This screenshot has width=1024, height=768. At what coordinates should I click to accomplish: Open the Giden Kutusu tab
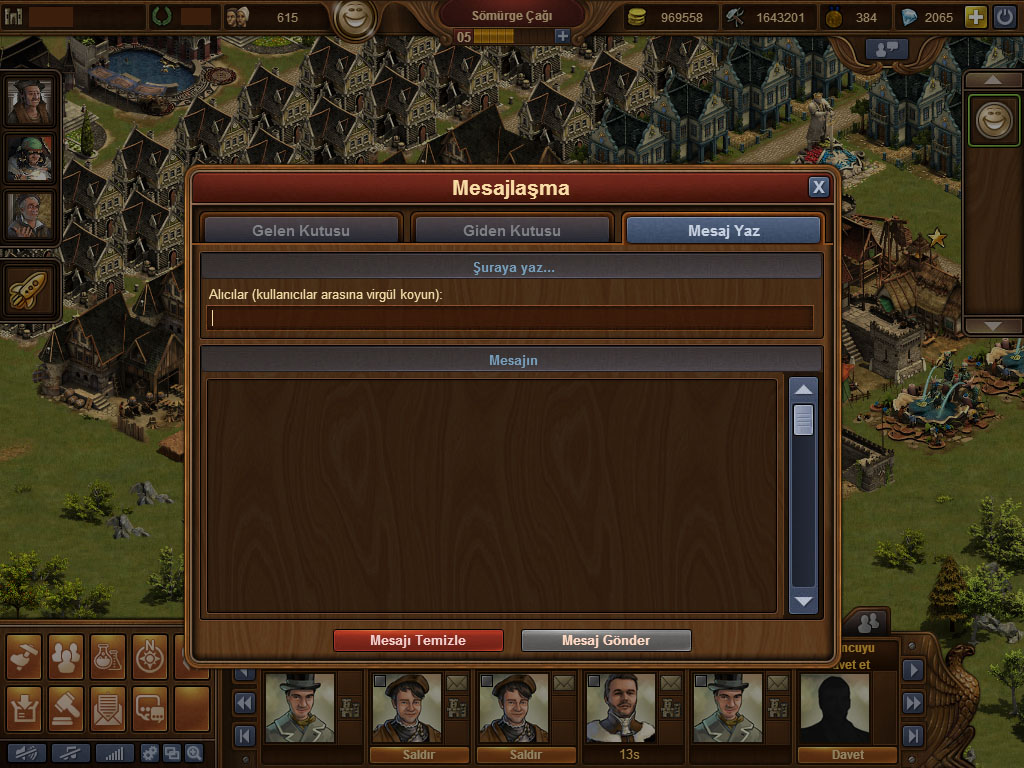(511, 231)
